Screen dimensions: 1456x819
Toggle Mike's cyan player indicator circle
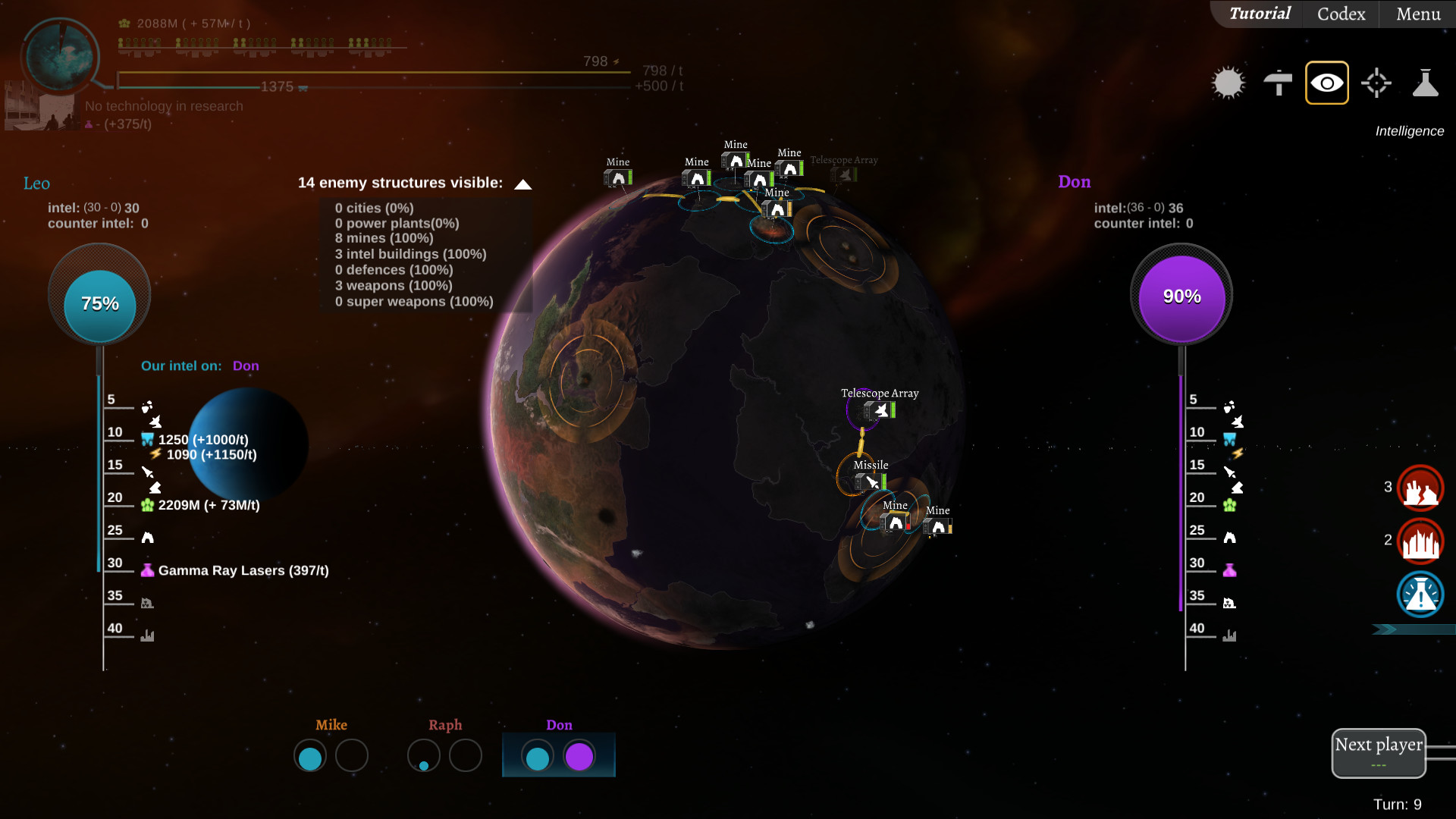(310, 756)
